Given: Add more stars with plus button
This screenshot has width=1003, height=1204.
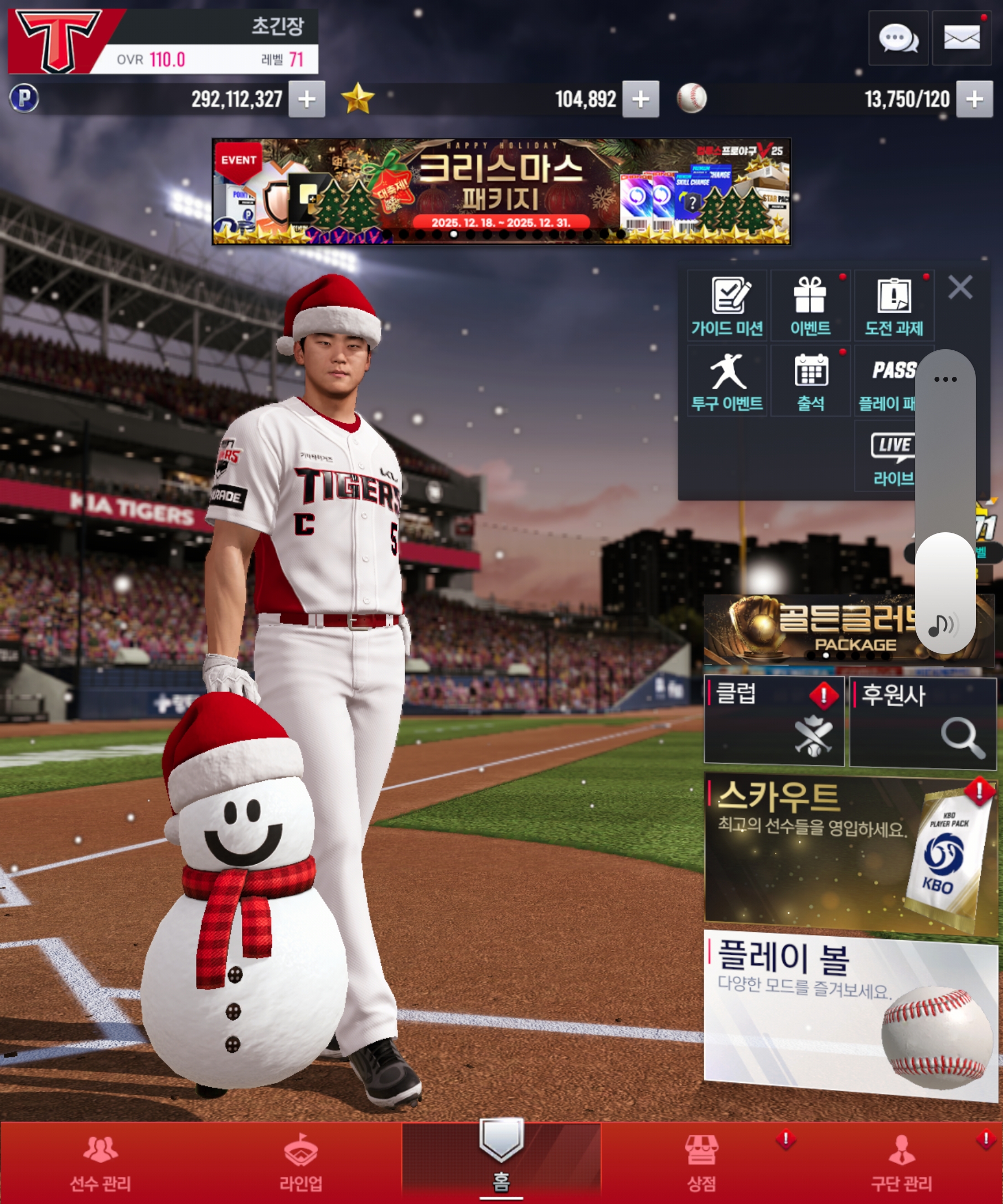Looking at the screenshot, I should pyautogui.click(x=640, y=99).
